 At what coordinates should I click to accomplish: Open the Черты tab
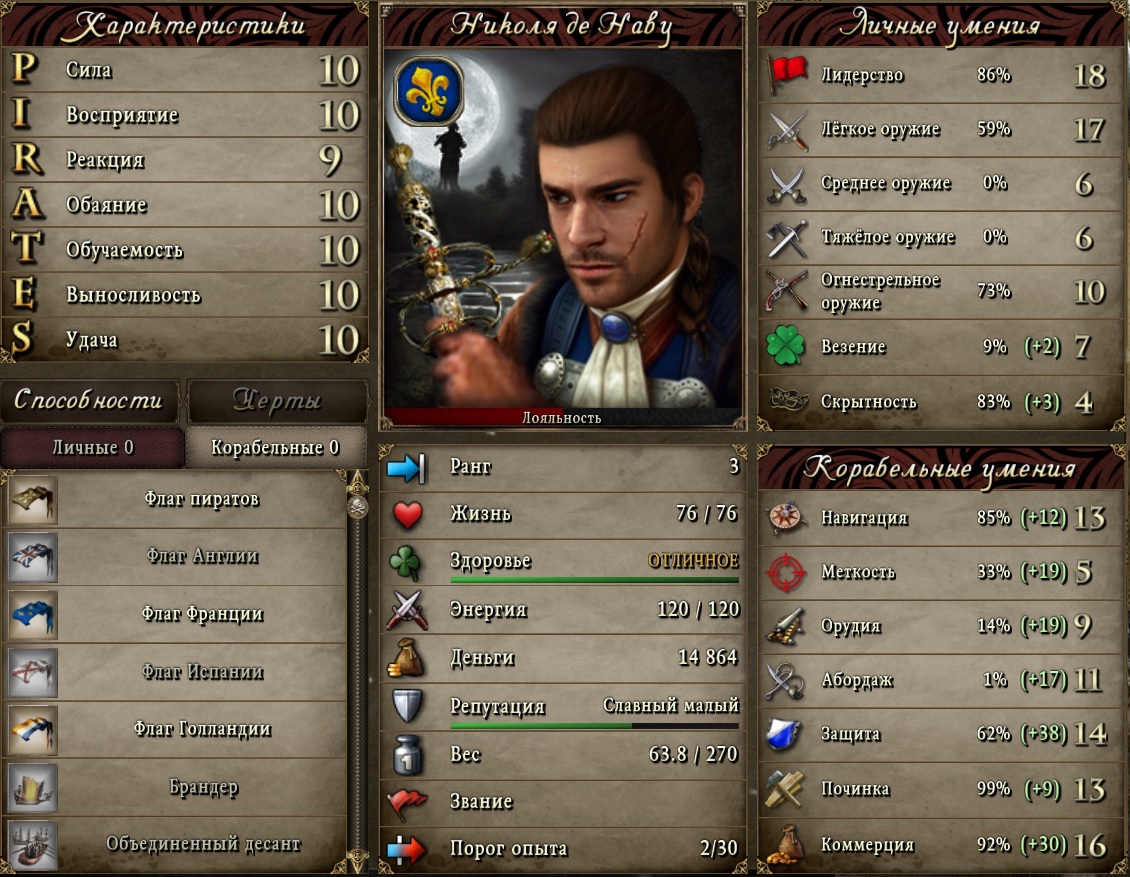[x=277, y=401]
